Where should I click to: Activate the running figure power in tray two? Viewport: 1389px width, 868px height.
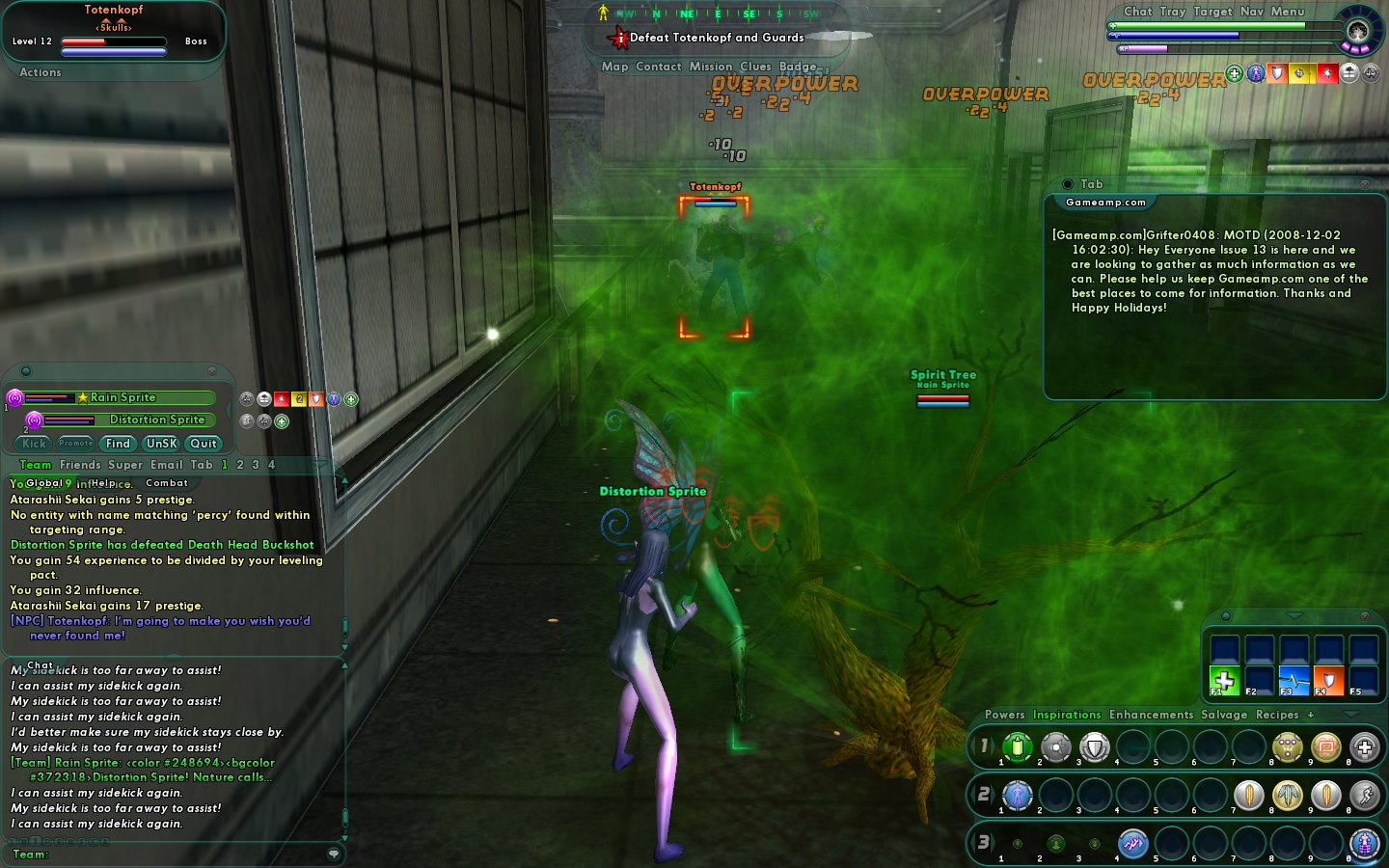[1364, 796]
